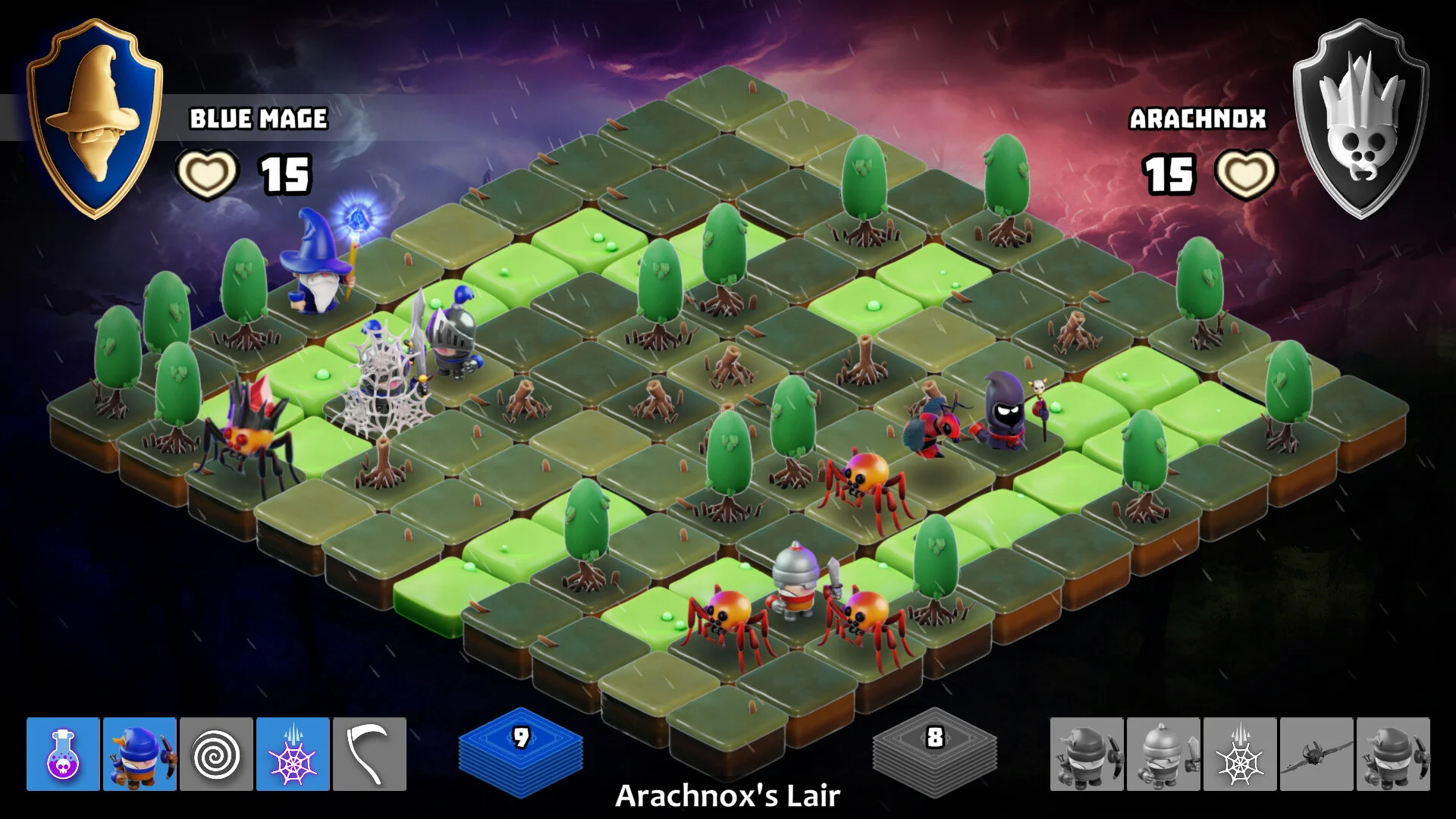1456x819 pixels.
Task: Select the blue spider web card
Action: [293, 755]
